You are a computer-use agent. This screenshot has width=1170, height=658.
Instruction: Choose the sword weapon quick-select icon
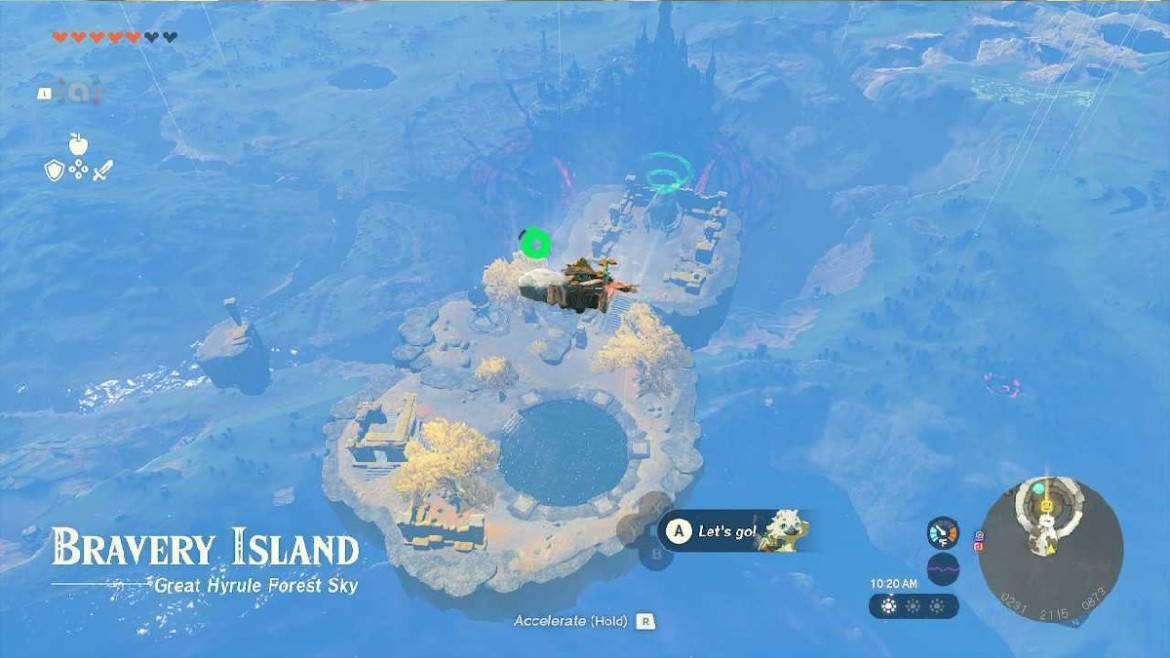[103, 170]
